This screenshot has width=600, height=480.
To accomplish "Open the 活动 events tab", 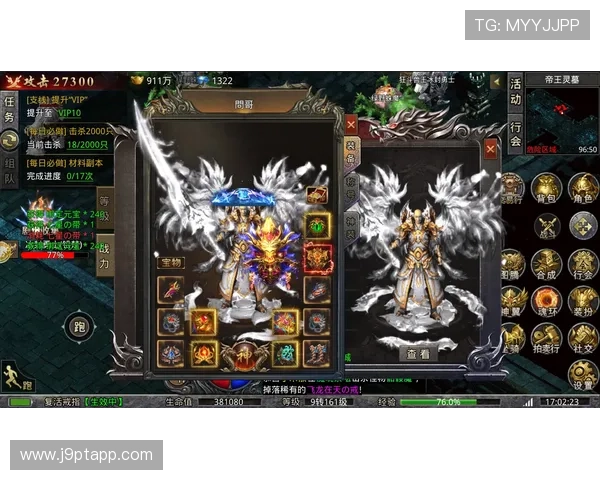I will click(x=515, y=92).
